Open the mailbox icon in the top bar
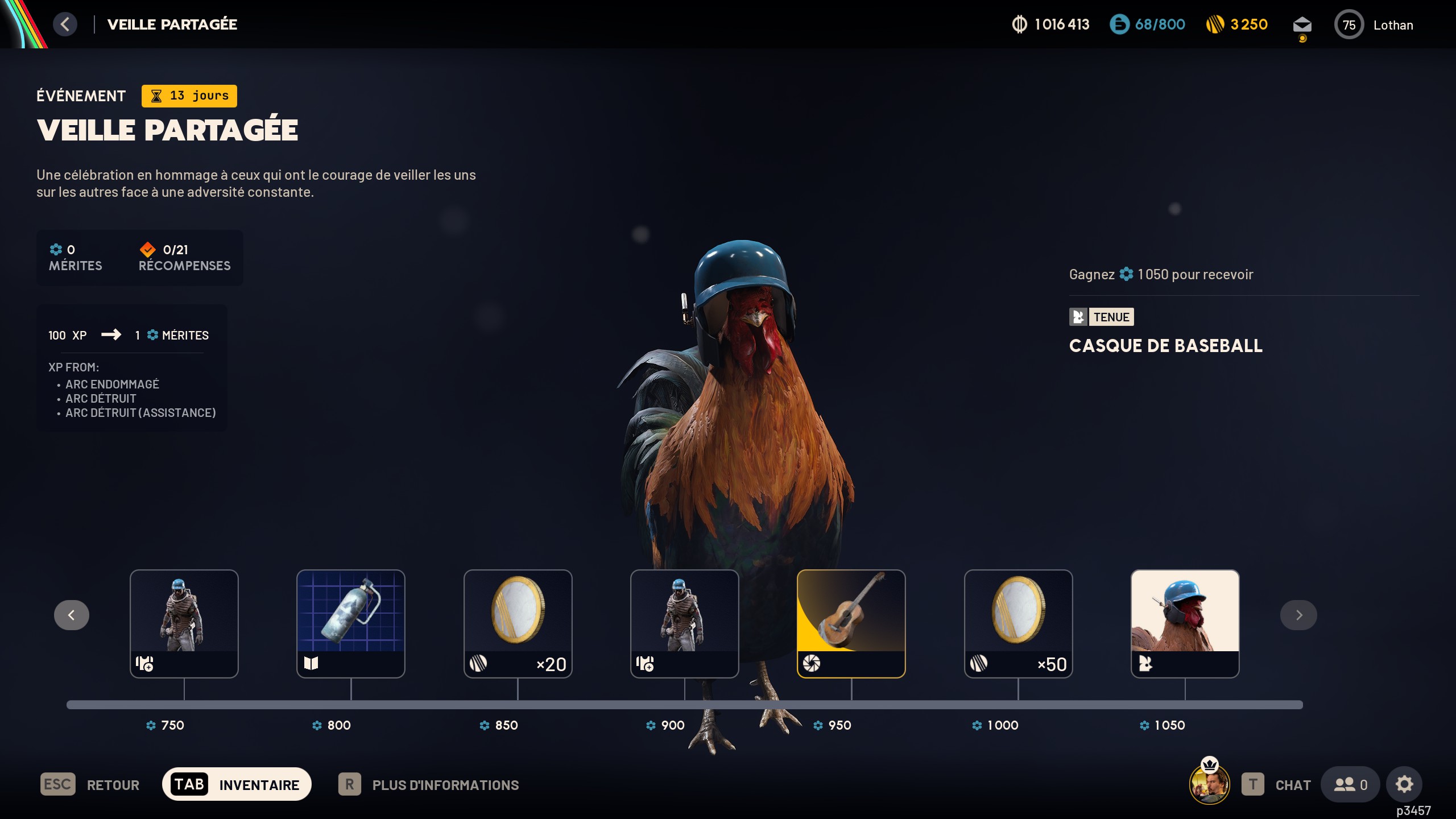This screenshot has width=1456, height=819. tap(1302, 26)
